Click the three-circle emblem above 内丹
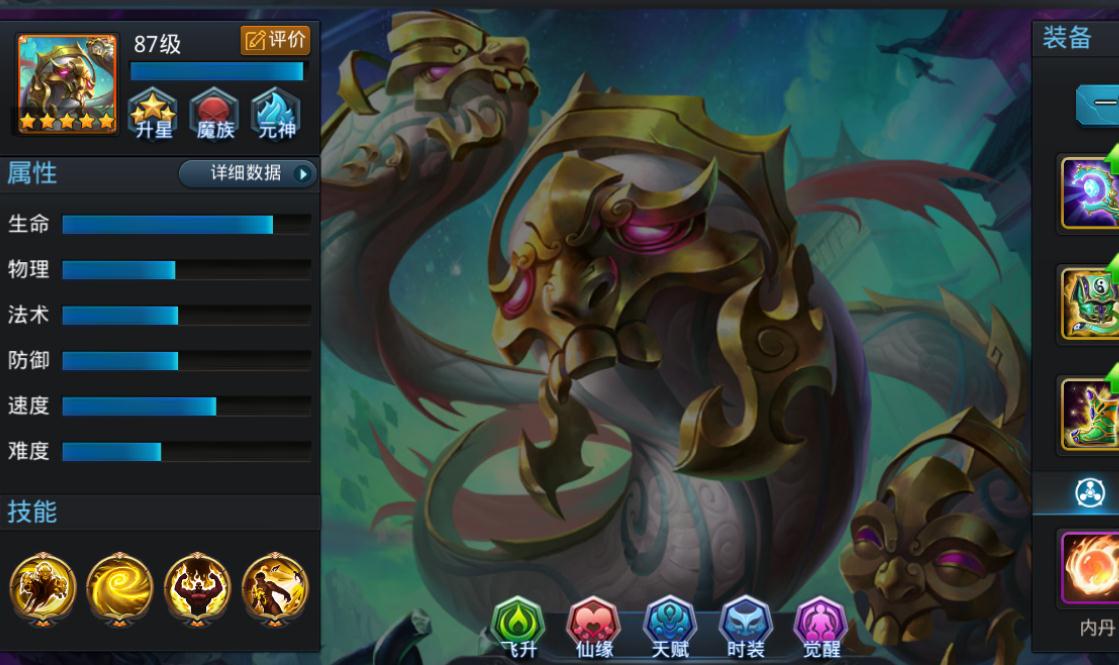 coord(1089,493)
